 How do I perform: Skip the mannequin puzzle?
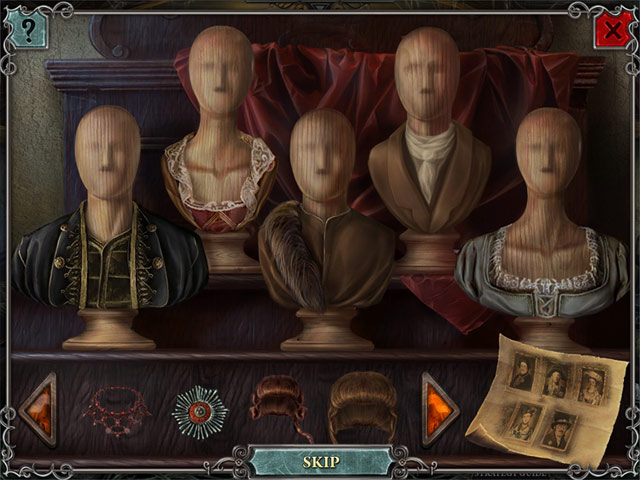321,461
